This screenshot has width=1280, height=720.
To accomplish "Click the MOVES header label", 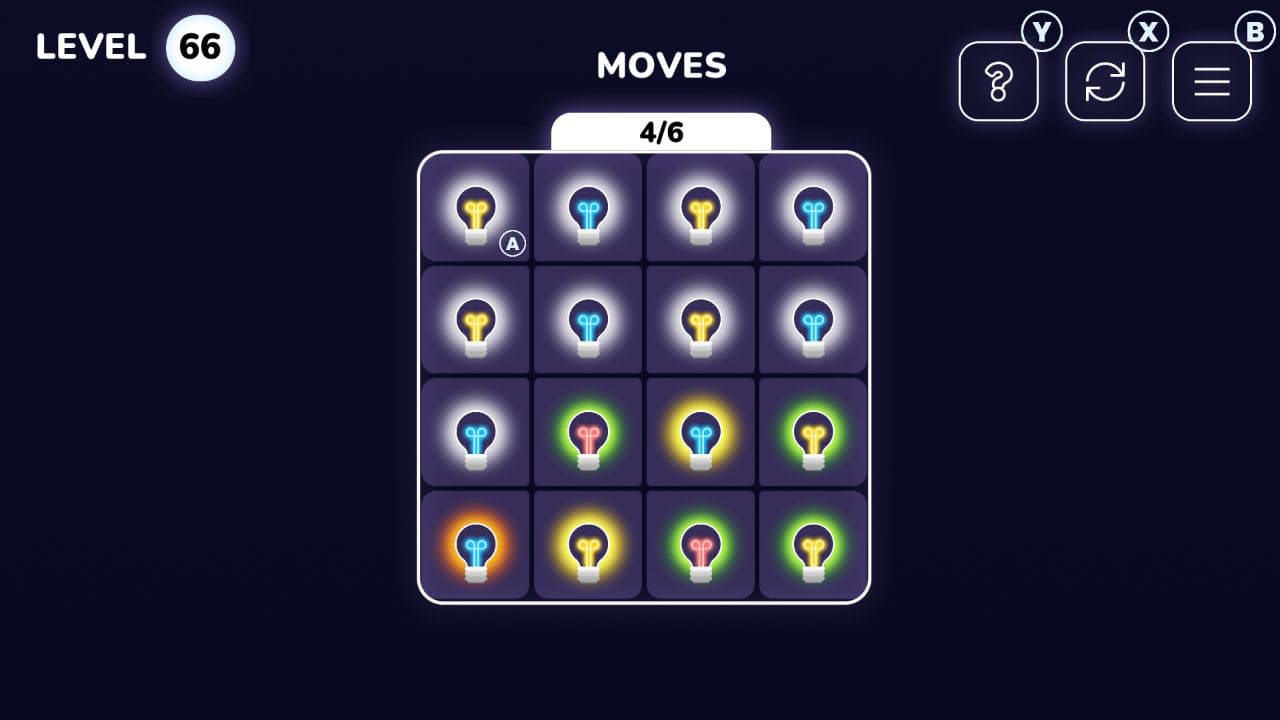I will pos(660,66).
